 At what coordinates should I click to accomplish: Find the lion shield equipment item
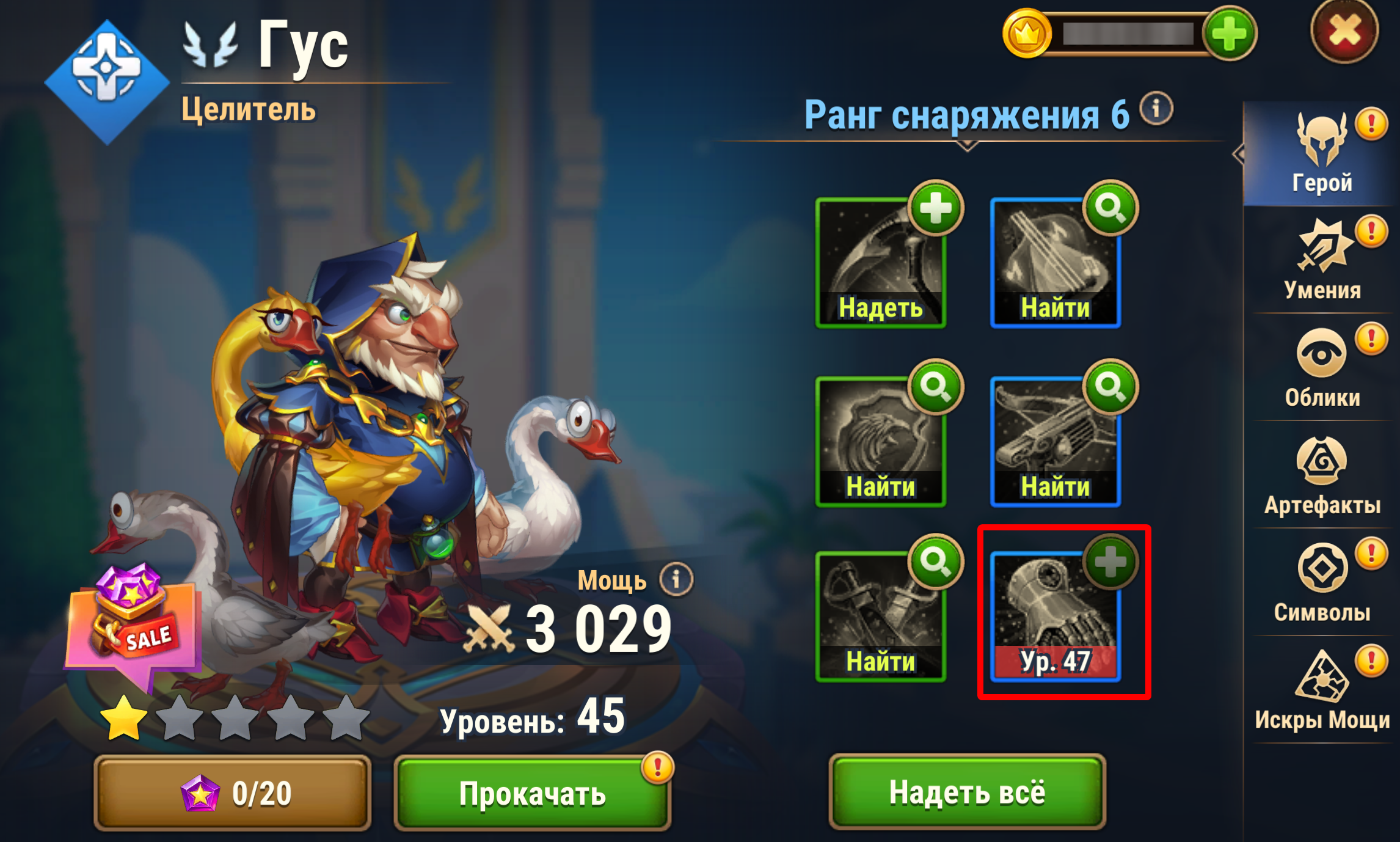click(881, 442)
